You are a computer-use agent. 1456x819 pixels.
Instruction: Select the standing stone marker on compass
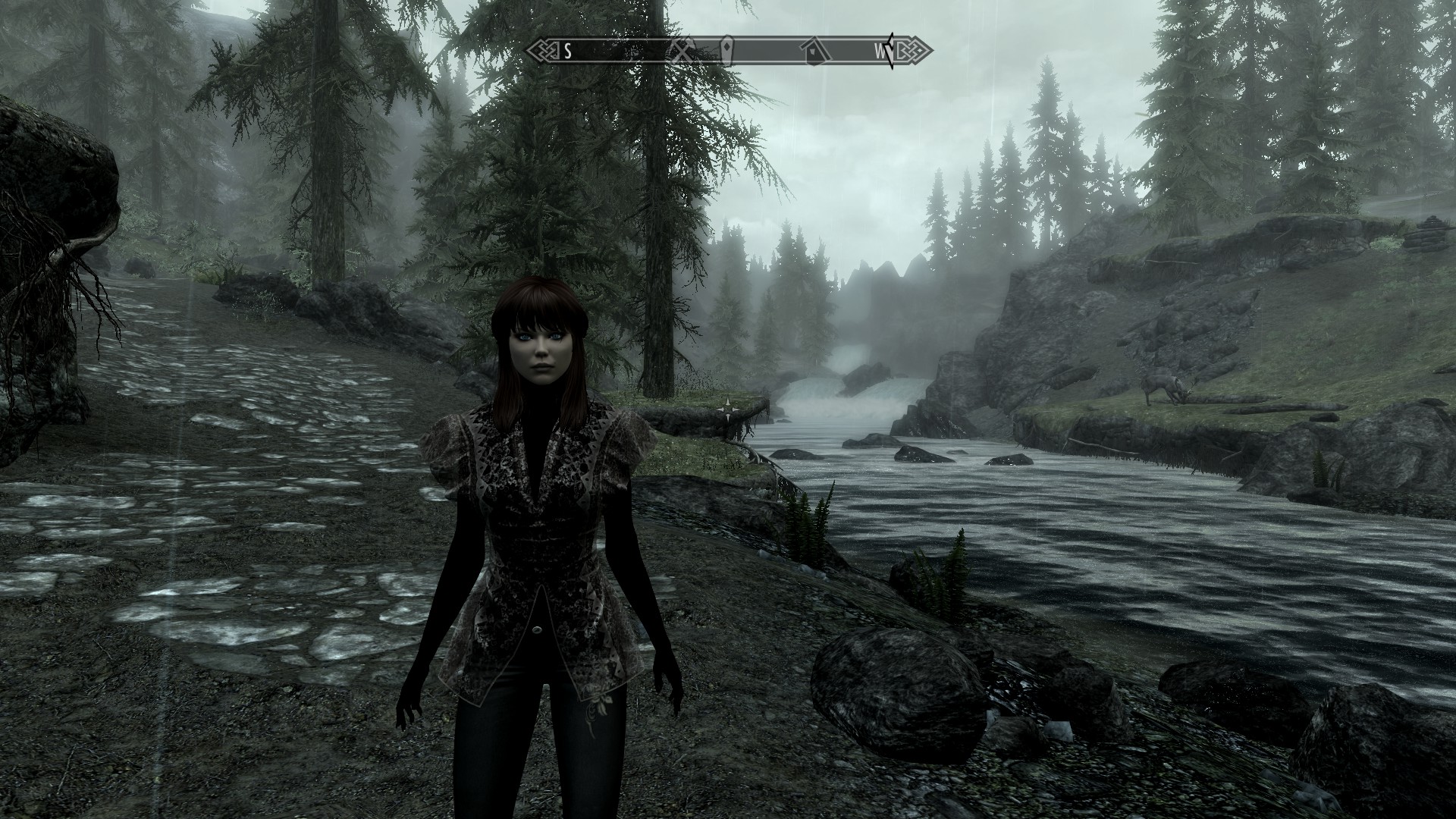pyautogui.click(x=727, y=51)
